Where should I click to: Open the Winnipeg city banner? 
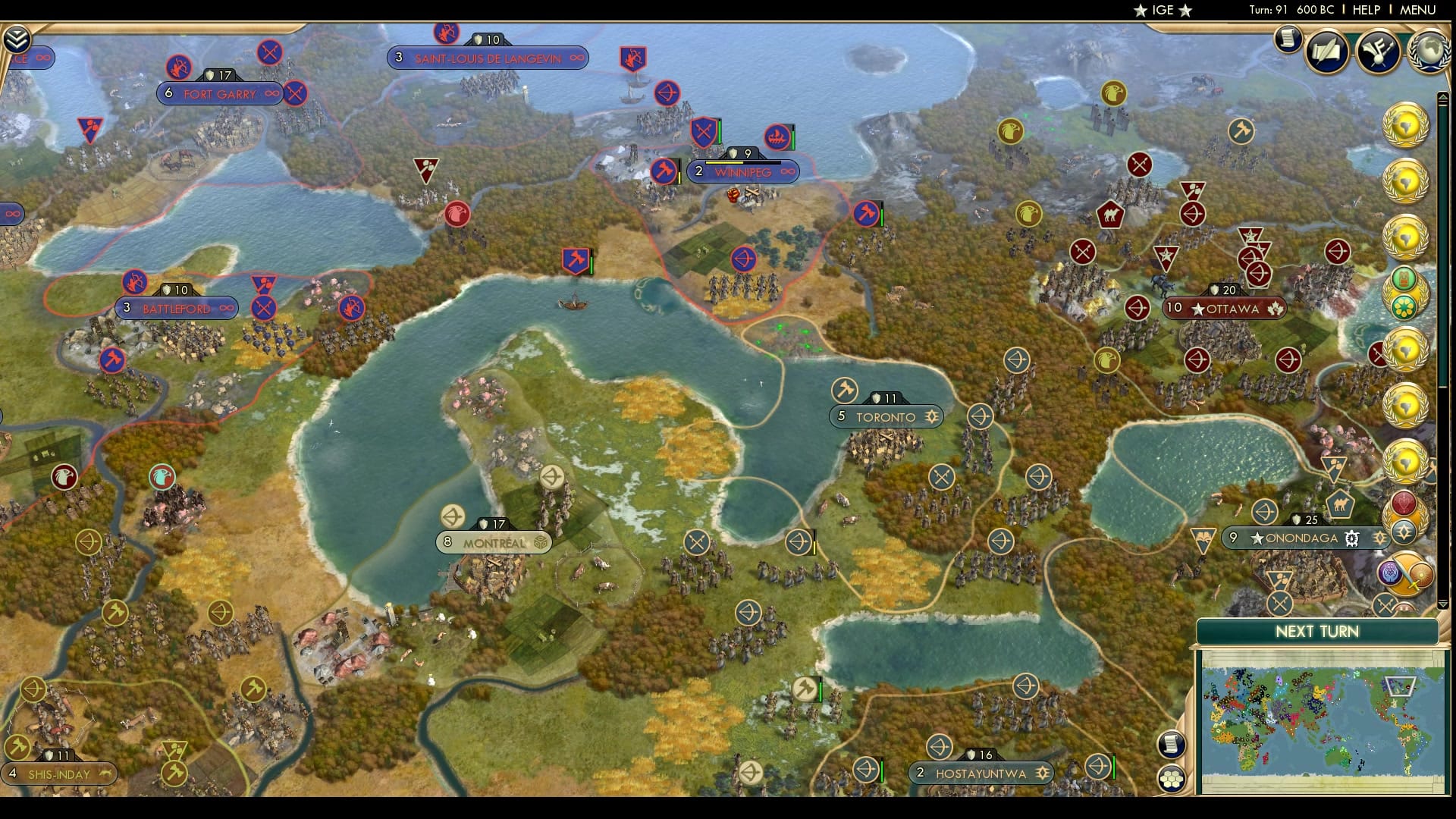[x=743, y=172]
